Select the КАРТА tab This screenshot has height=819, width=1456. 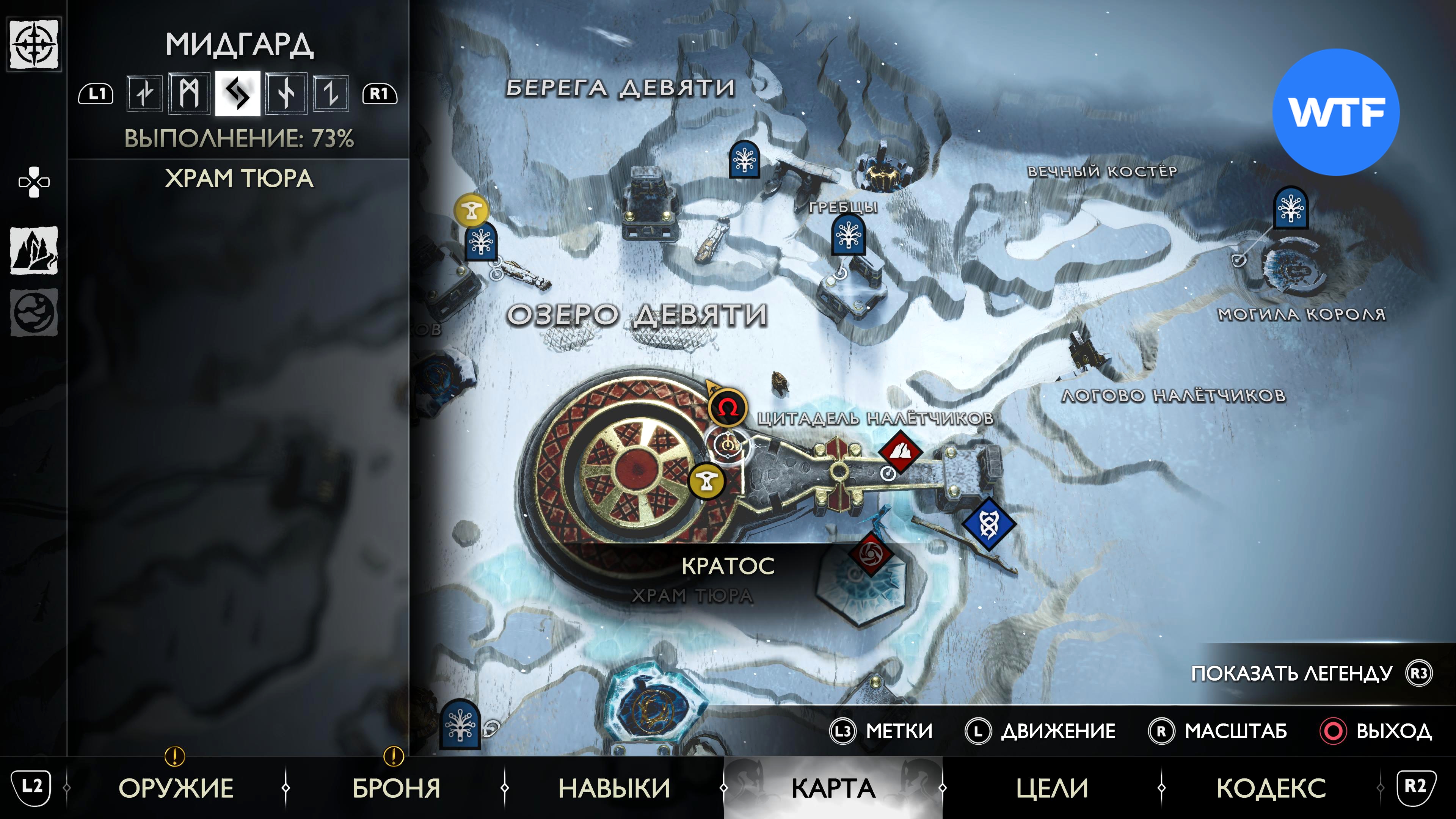pos(833,788)
